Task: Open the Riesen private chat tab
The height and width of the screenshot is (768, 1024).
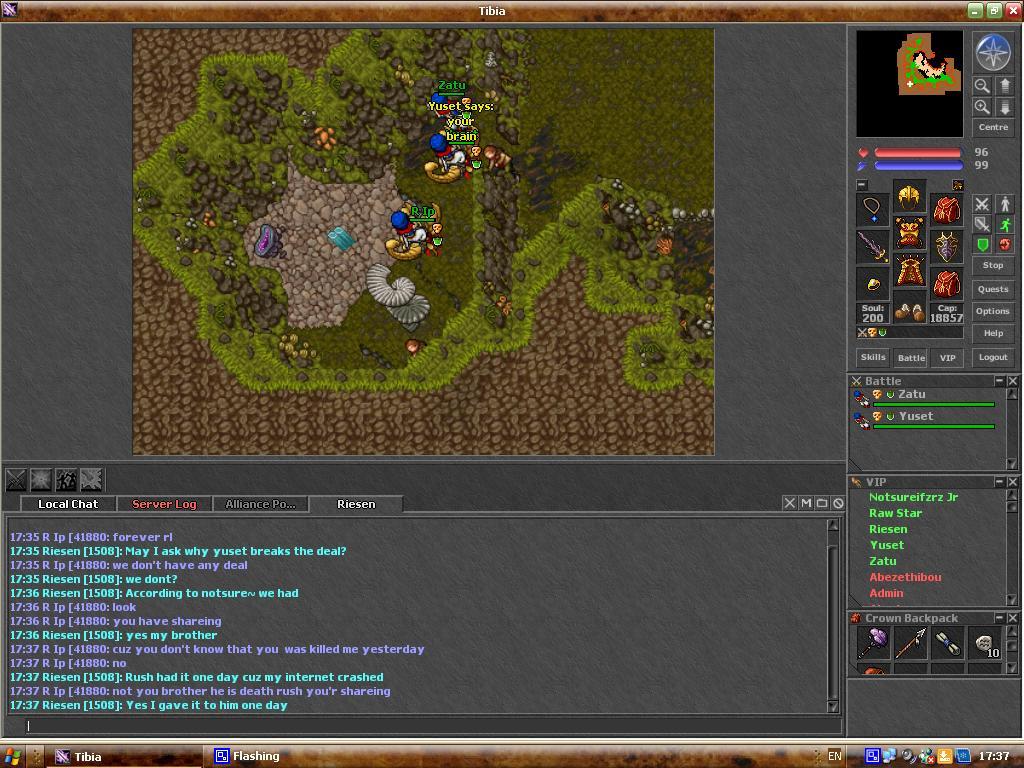Action: (x=356, y=504)
